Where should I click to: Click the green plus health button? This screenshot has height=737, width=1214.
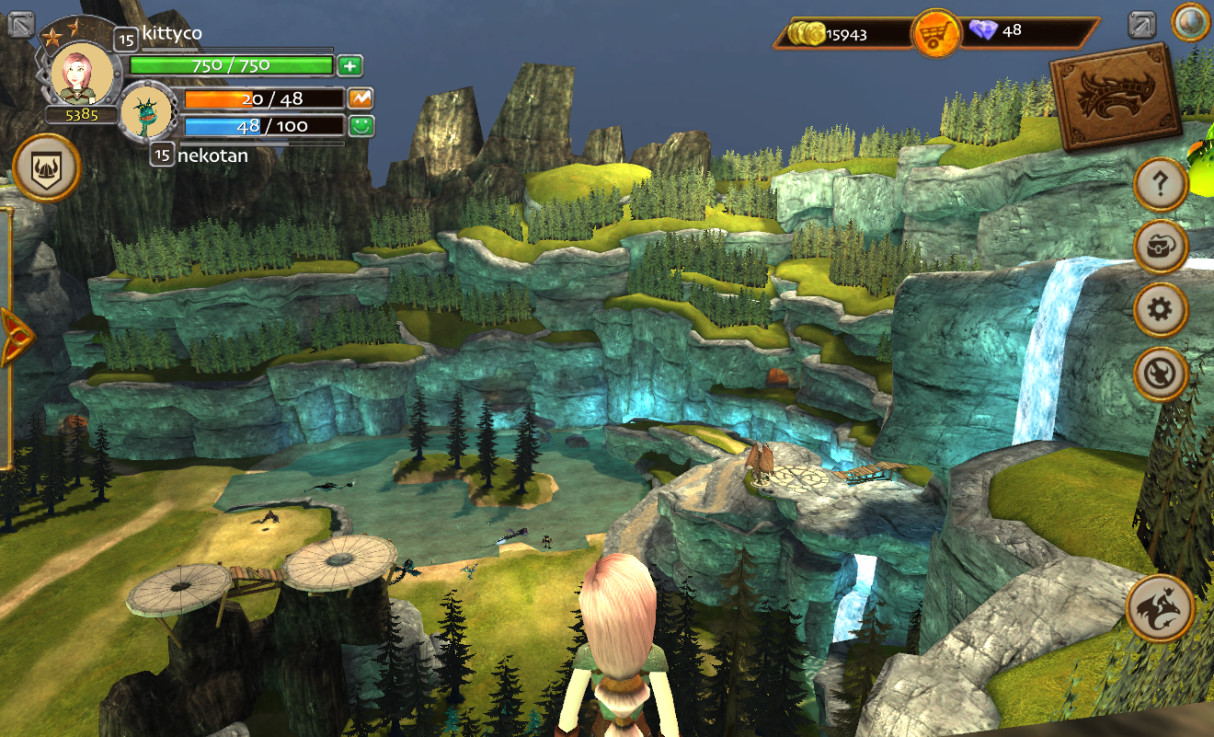click(x=349, y=66)
